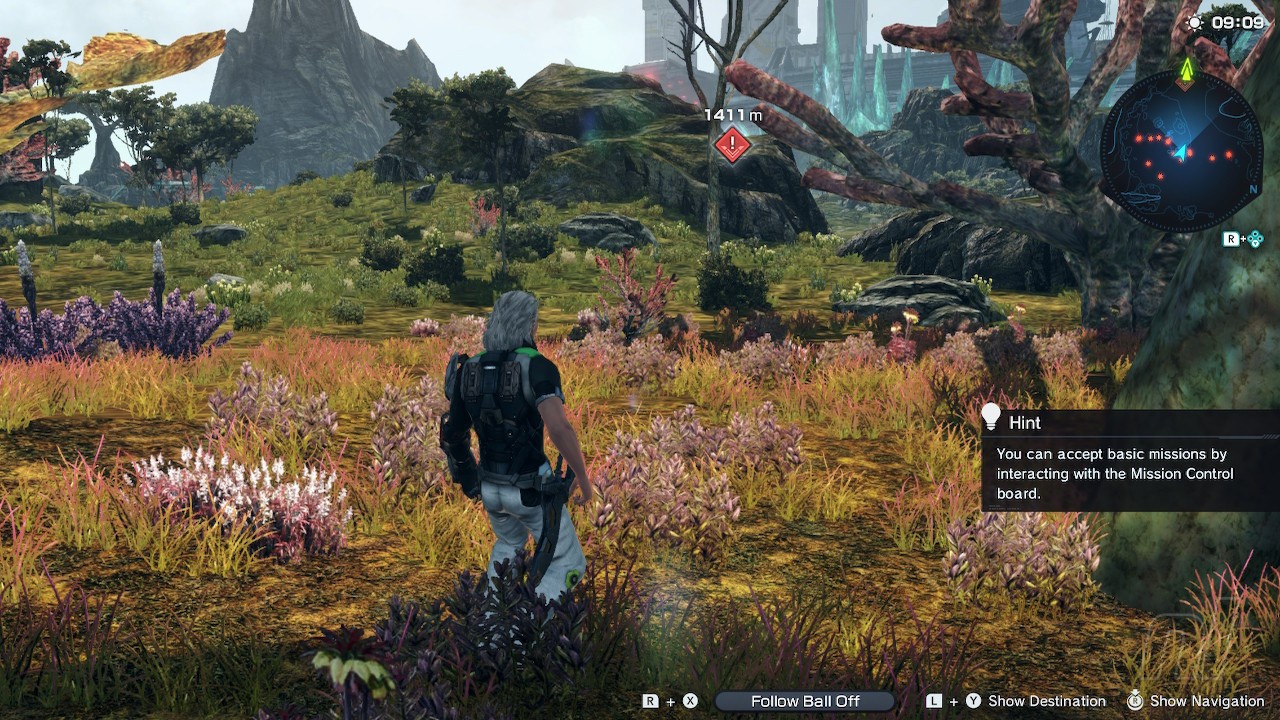Click the Hint tip panel
The image size is (1280, 720).
click(x=1130, y=461)
